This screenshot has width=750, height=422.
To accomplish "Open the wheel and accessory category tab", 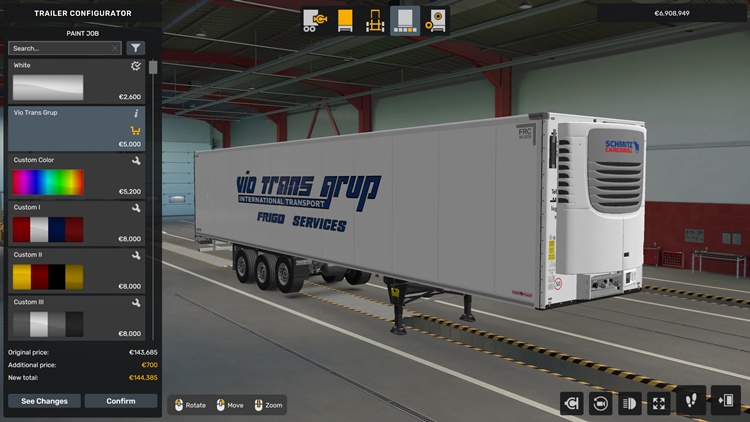I will [435, 20].
